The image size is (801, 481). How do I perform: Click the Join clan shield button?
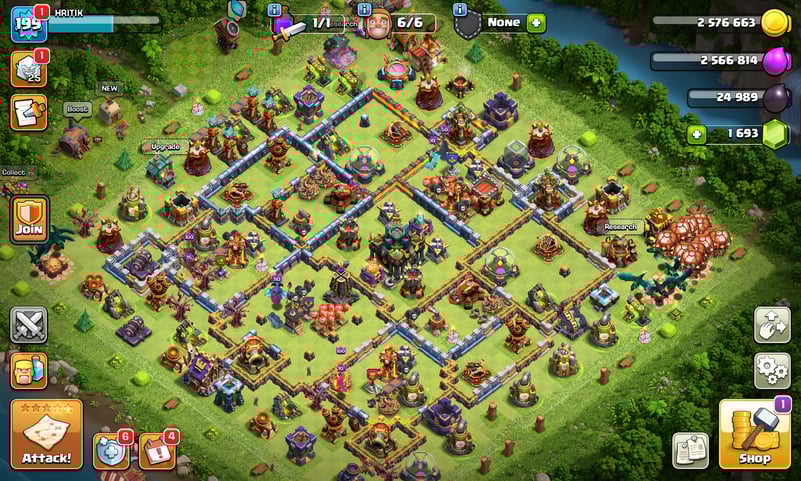pyautogui.click(x=29, y=219)
